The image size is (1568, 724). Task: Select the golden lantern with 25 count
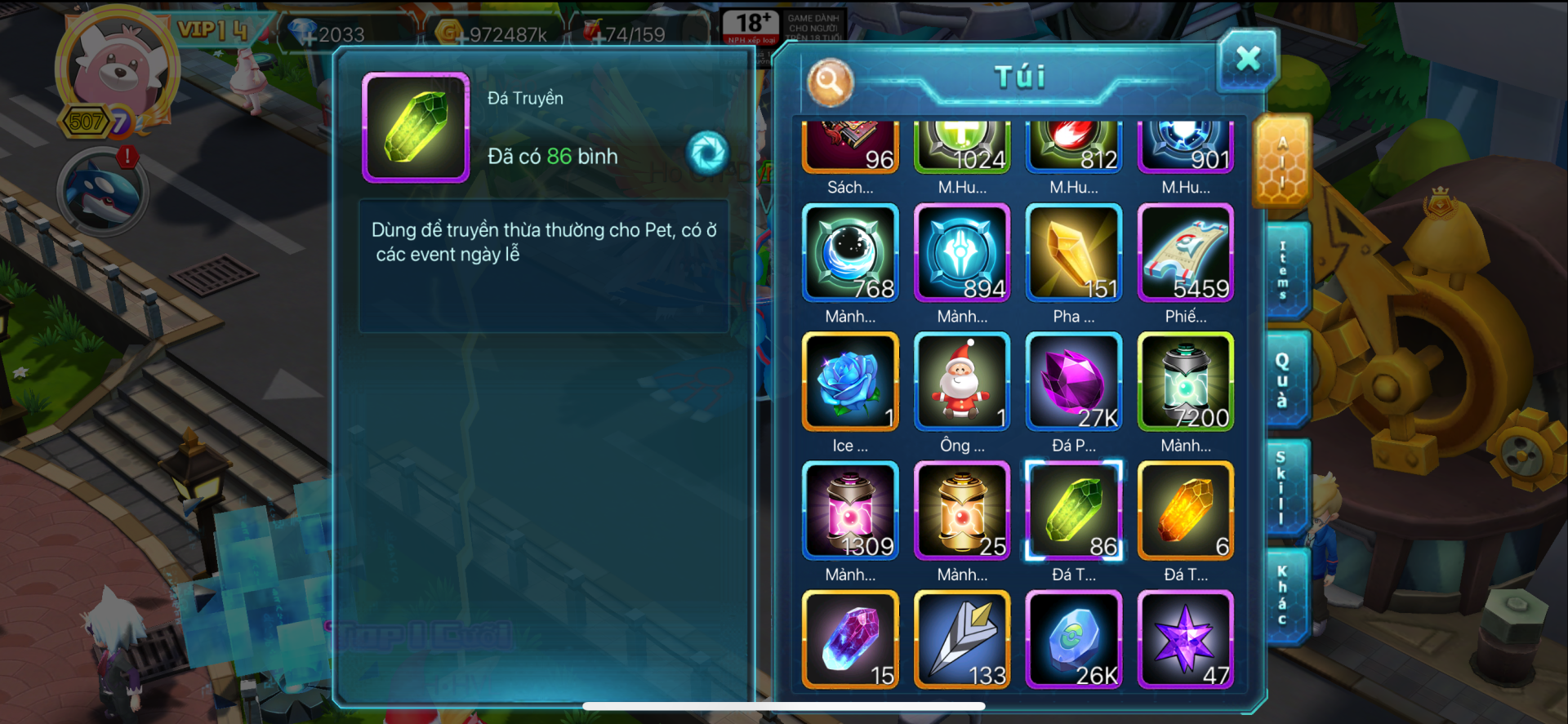tap(962, 511)
